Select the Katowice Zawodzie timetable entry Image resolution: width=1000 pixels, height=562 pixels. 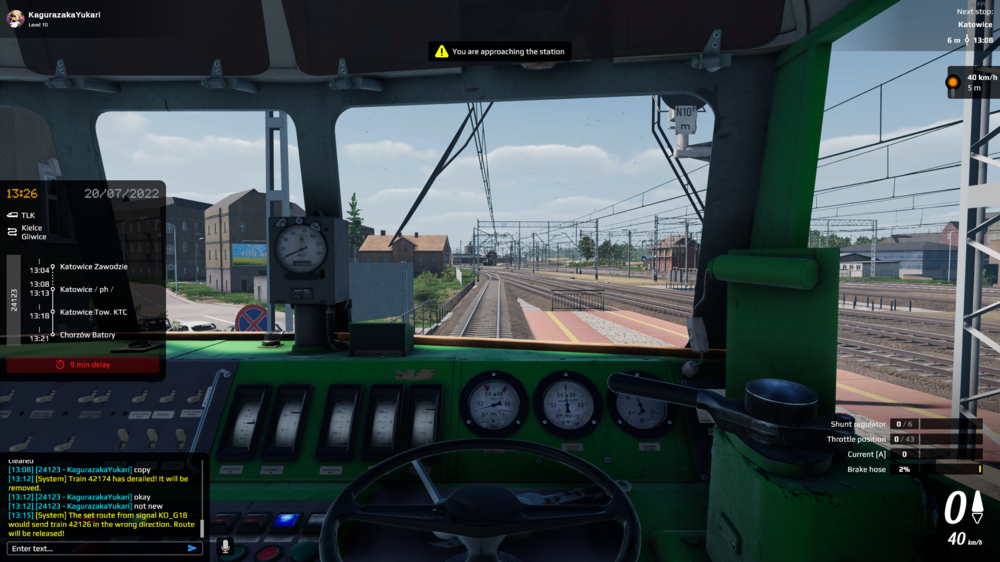pos(93,267)
